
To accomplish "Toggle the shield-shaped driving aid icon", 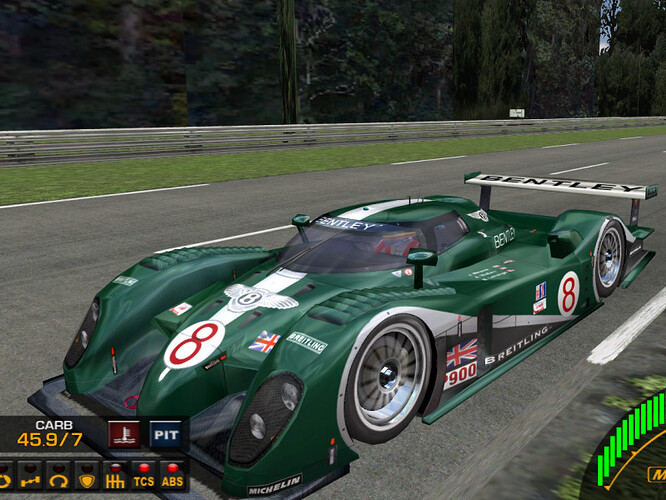I will [87, 476].
